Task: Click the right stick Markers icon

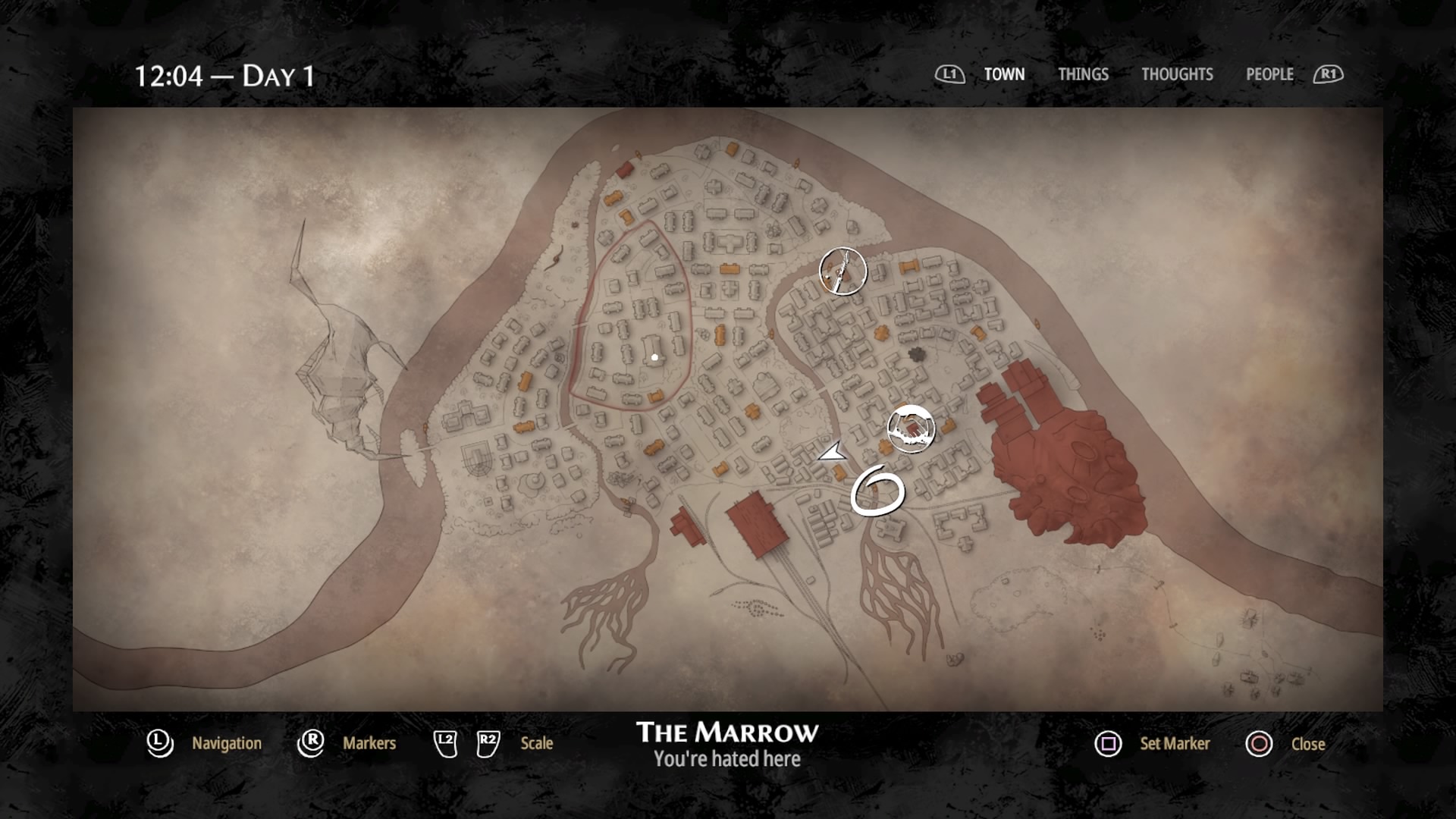Action: pyautogui.click(x=312, y=744)
